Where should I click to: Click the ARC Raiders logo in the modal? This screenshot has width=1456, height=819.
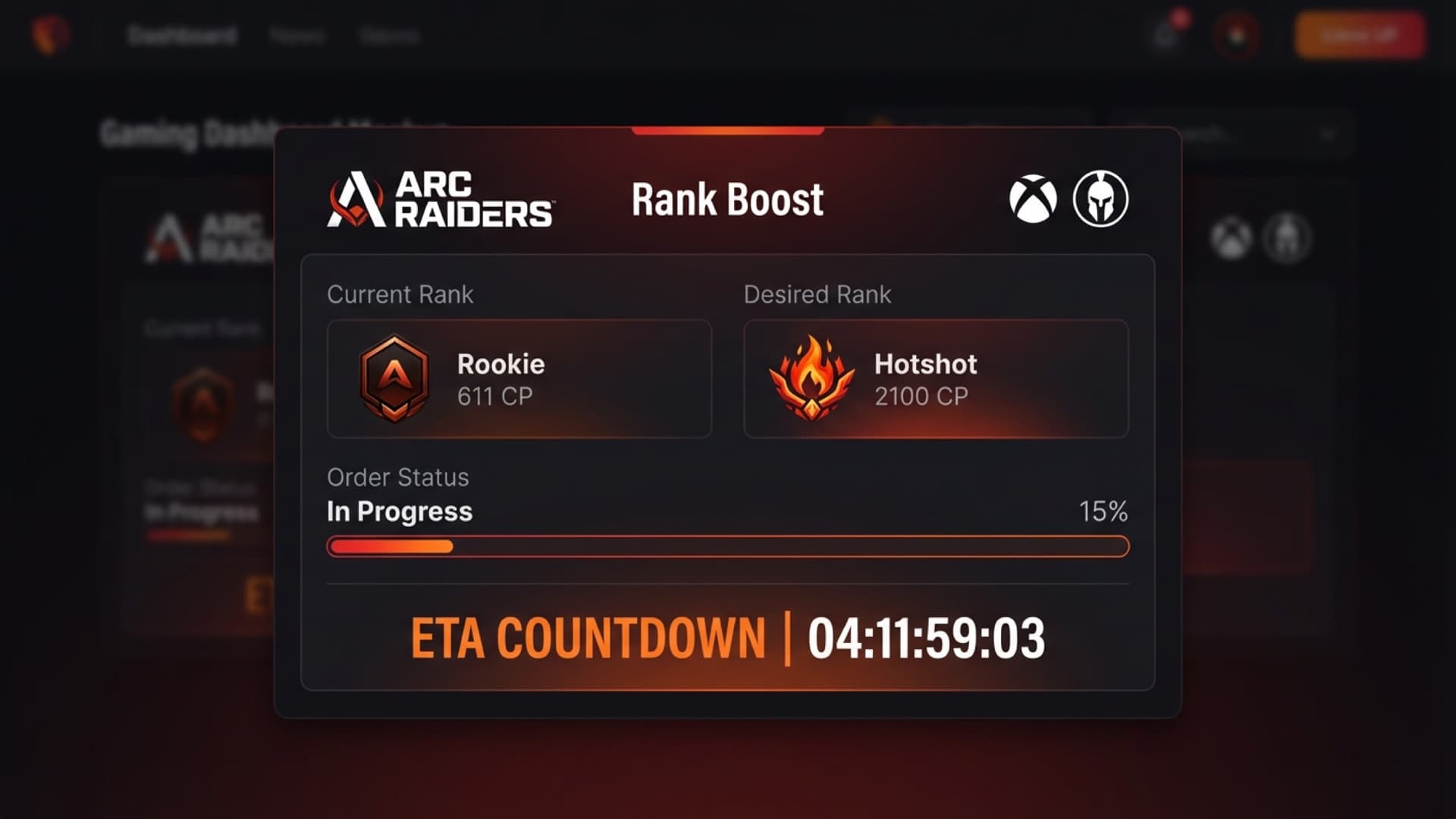[438, 199]
